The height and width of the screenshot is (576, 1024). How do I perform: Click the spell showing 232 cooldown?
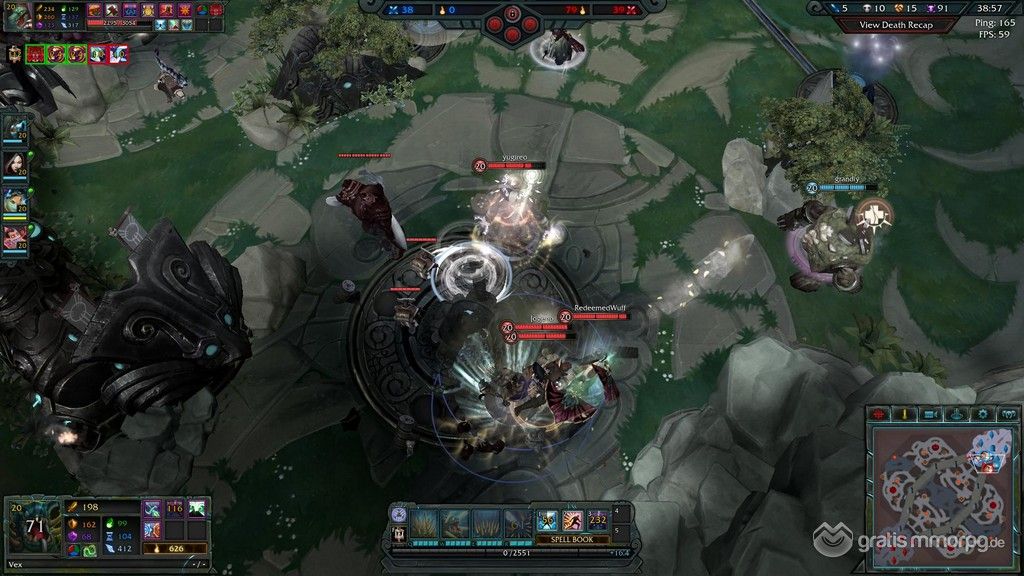point(598,520)
